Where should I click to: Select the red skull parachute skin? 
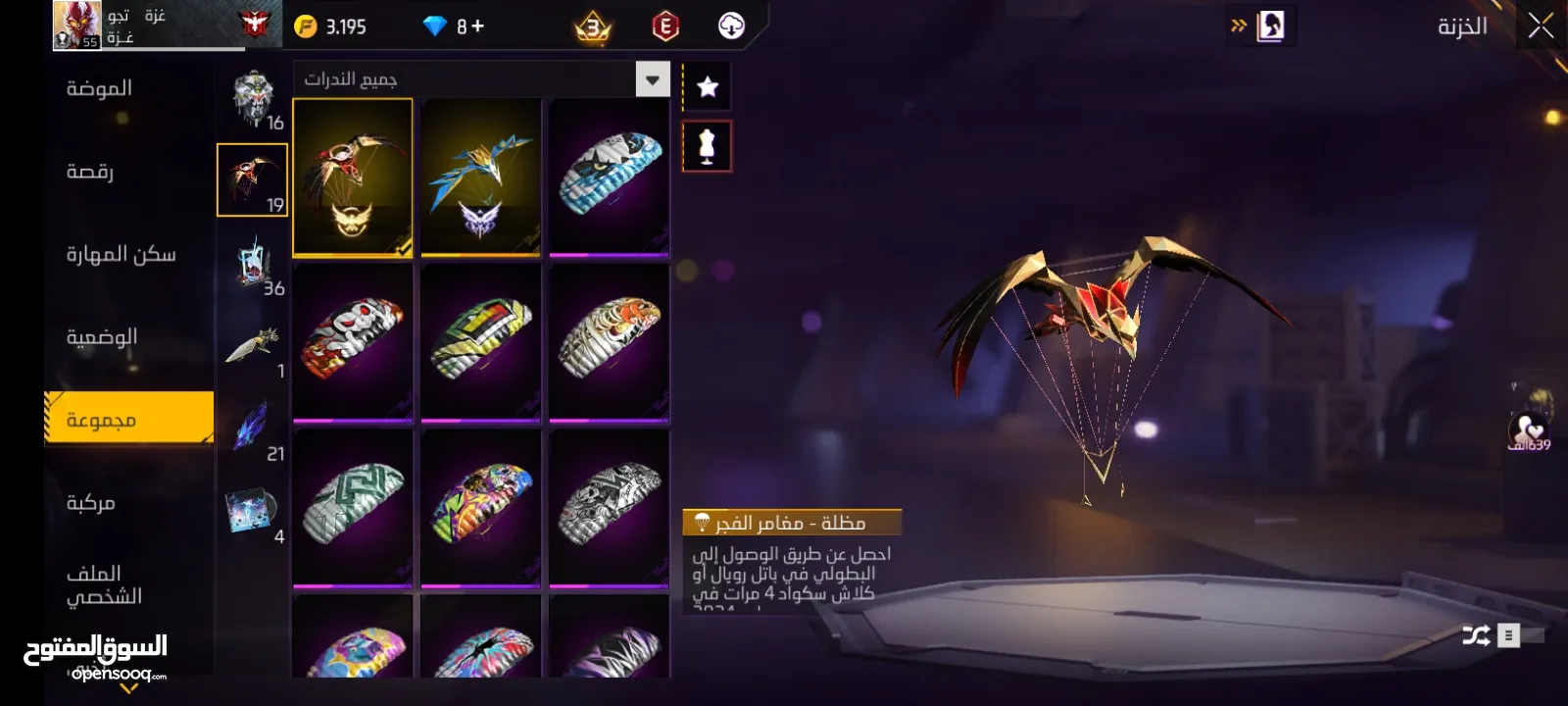click(353, 342)
